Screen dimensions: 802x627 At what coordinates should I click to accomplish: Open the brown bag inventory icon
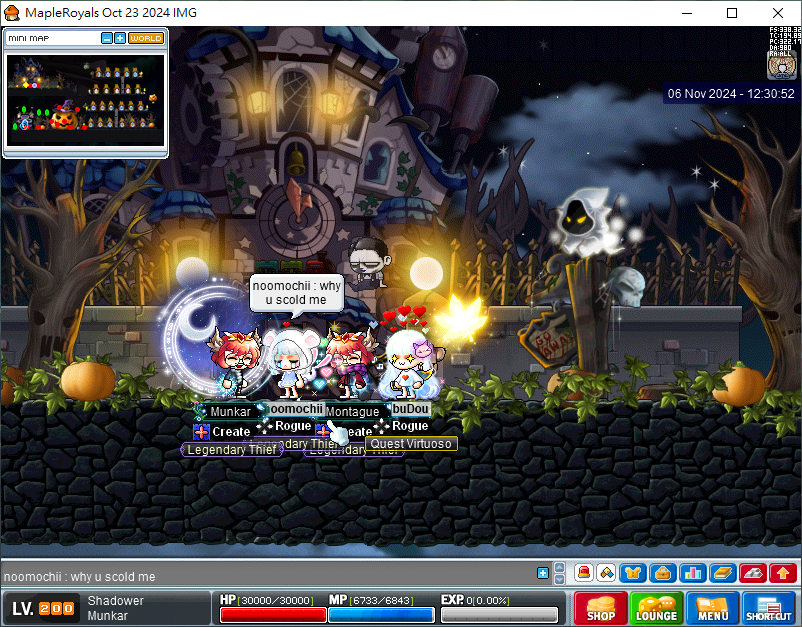(x=661, y=573)
